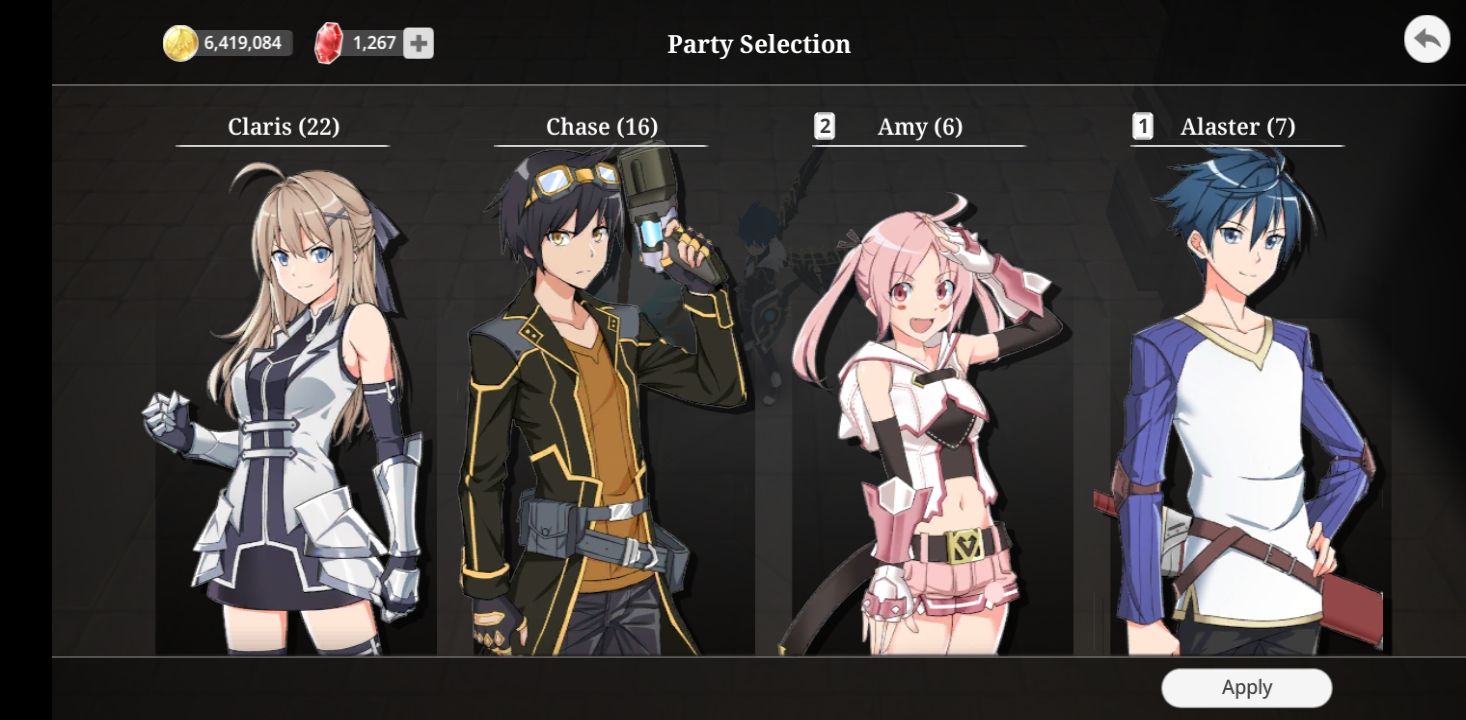Image resolution: width=1466 pixels, height=720 pixels.
Task: Choose Chase as a party member
Action: click(x=600, y=400)
